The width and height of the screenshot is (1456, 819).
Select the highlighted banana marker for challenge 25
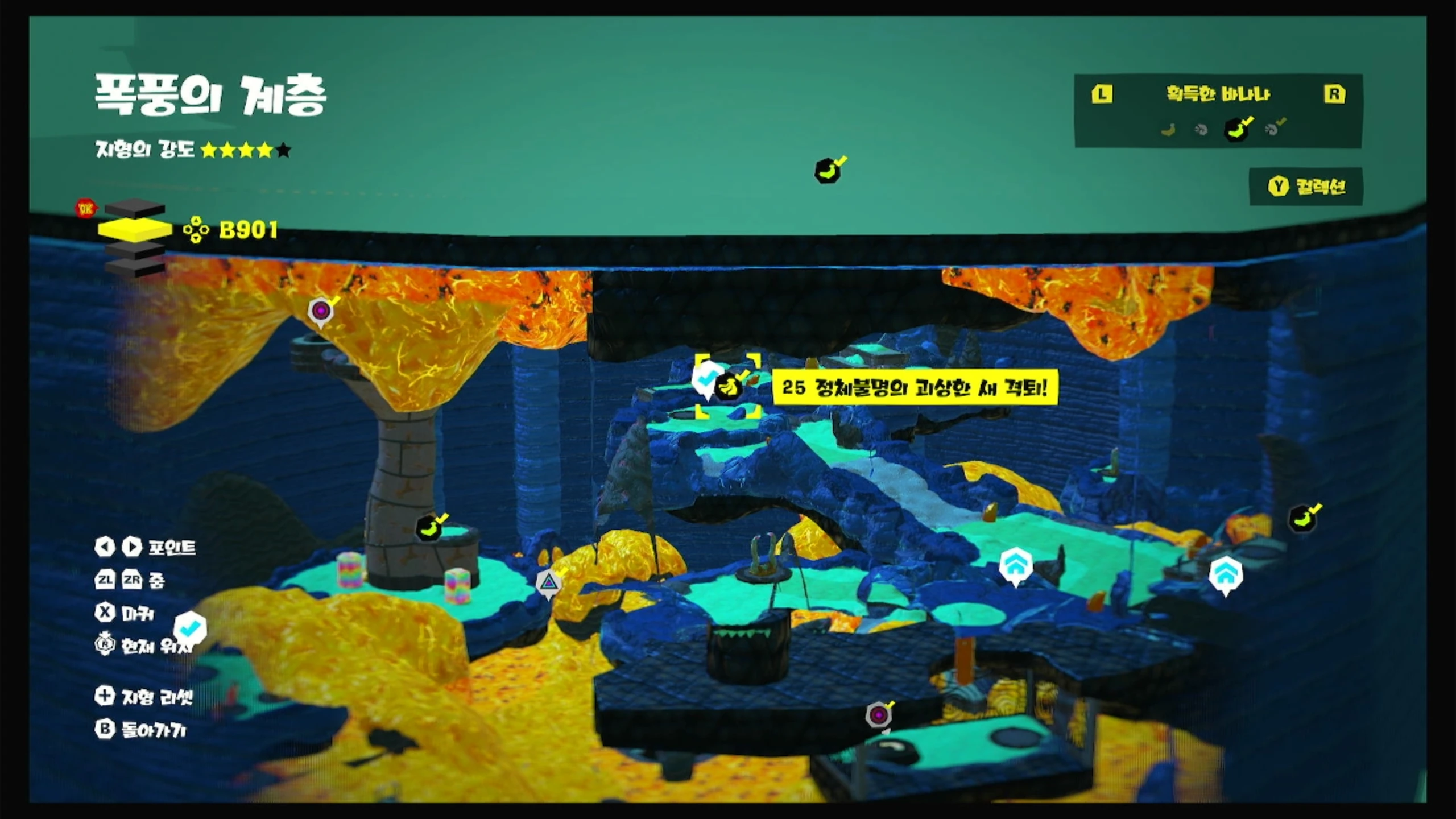click(x=728, y=387)
